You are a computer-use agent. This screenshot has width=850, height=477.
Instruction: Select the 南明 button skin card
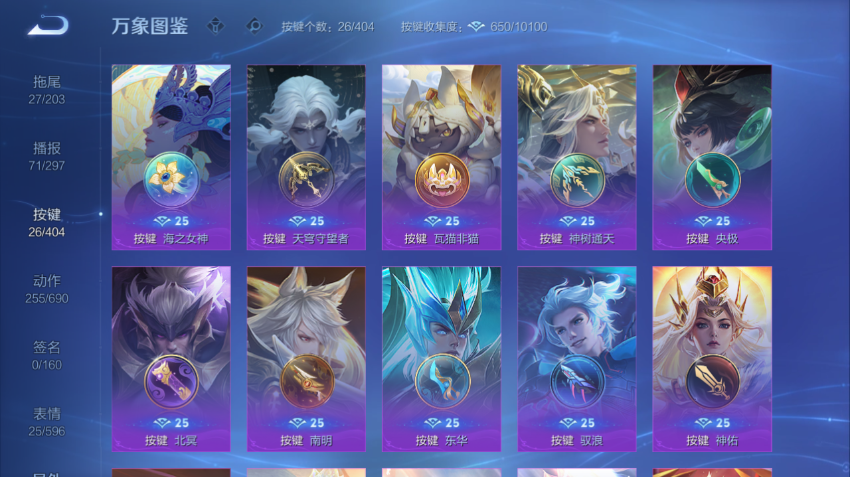point(306,358)
